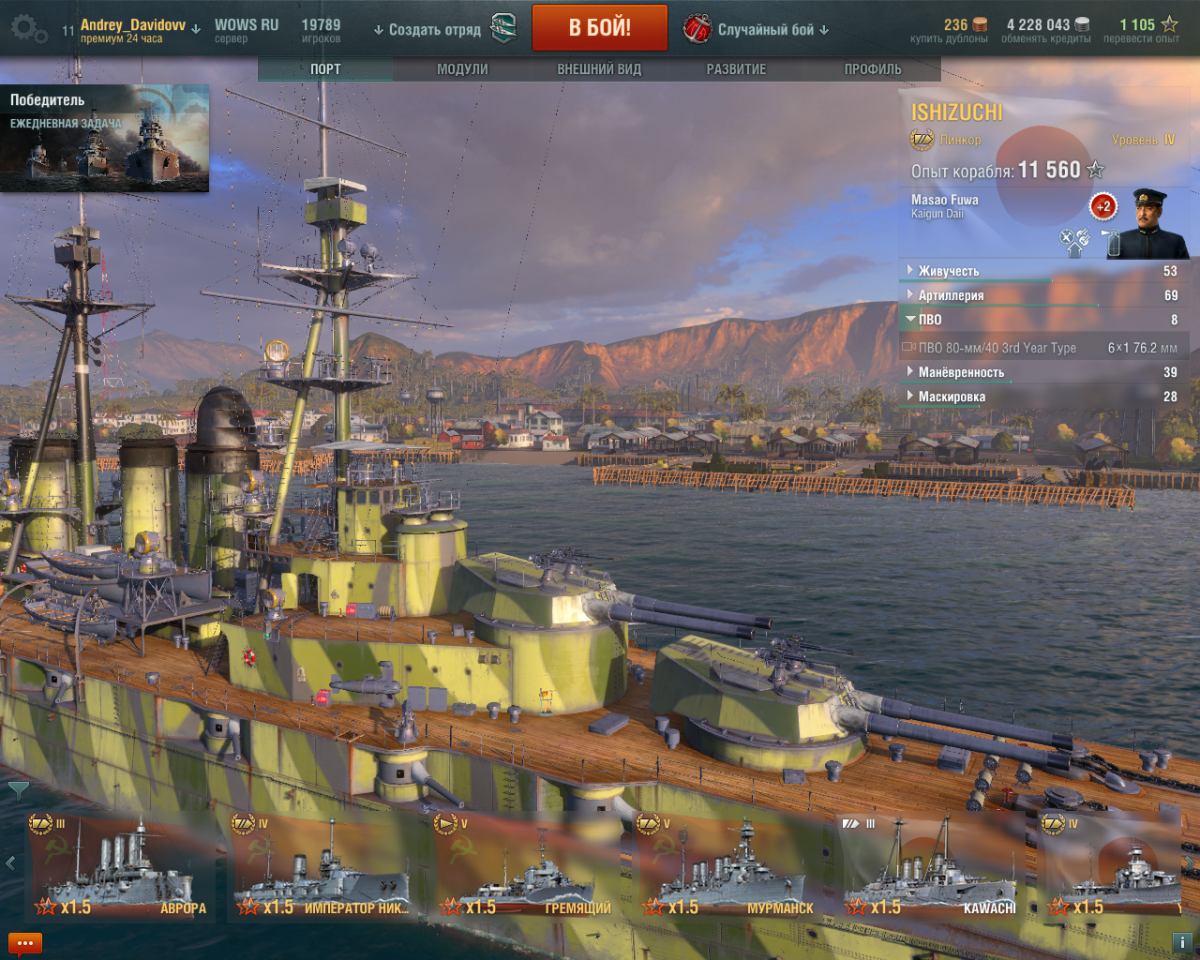
Task: Open the ВНЕШНИЙ ВИД tab
Action: (599, 69)
